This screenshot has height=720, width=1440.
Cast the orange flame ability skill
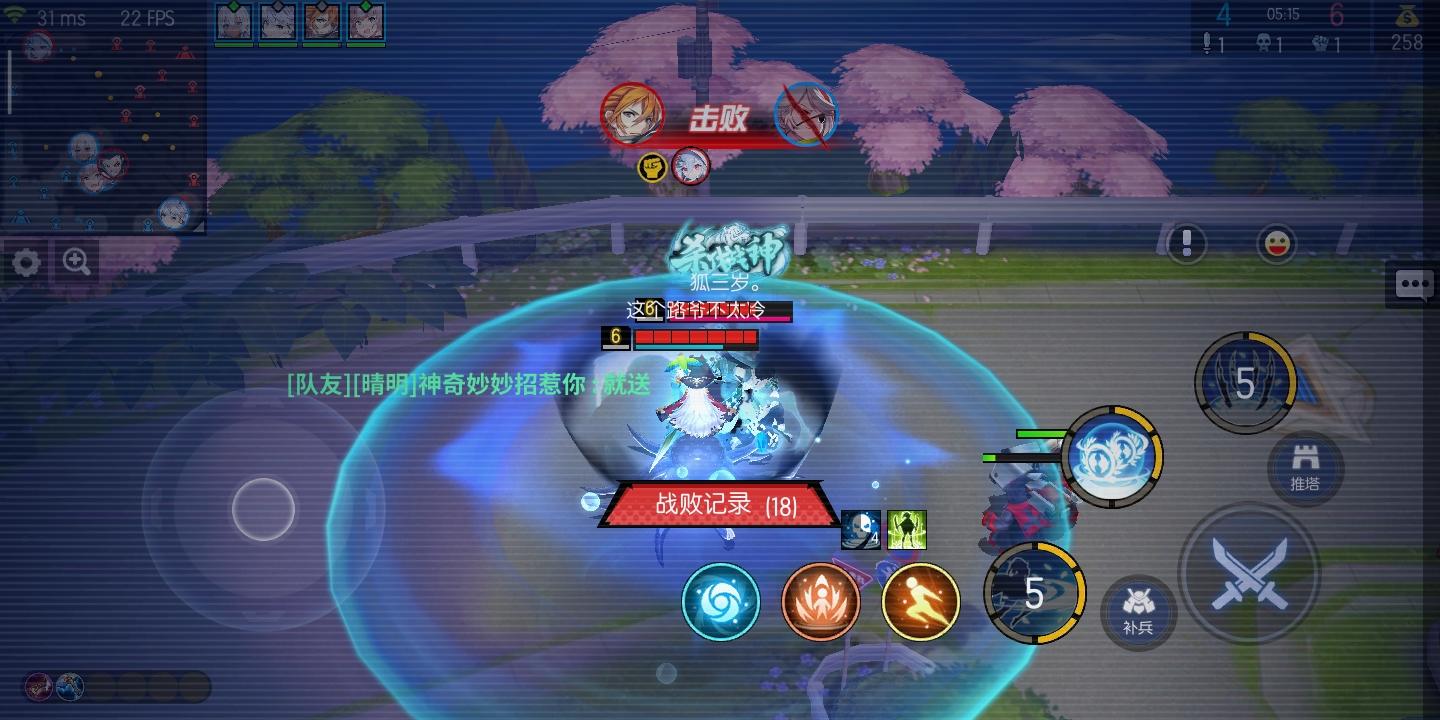(x=821, y=601)
